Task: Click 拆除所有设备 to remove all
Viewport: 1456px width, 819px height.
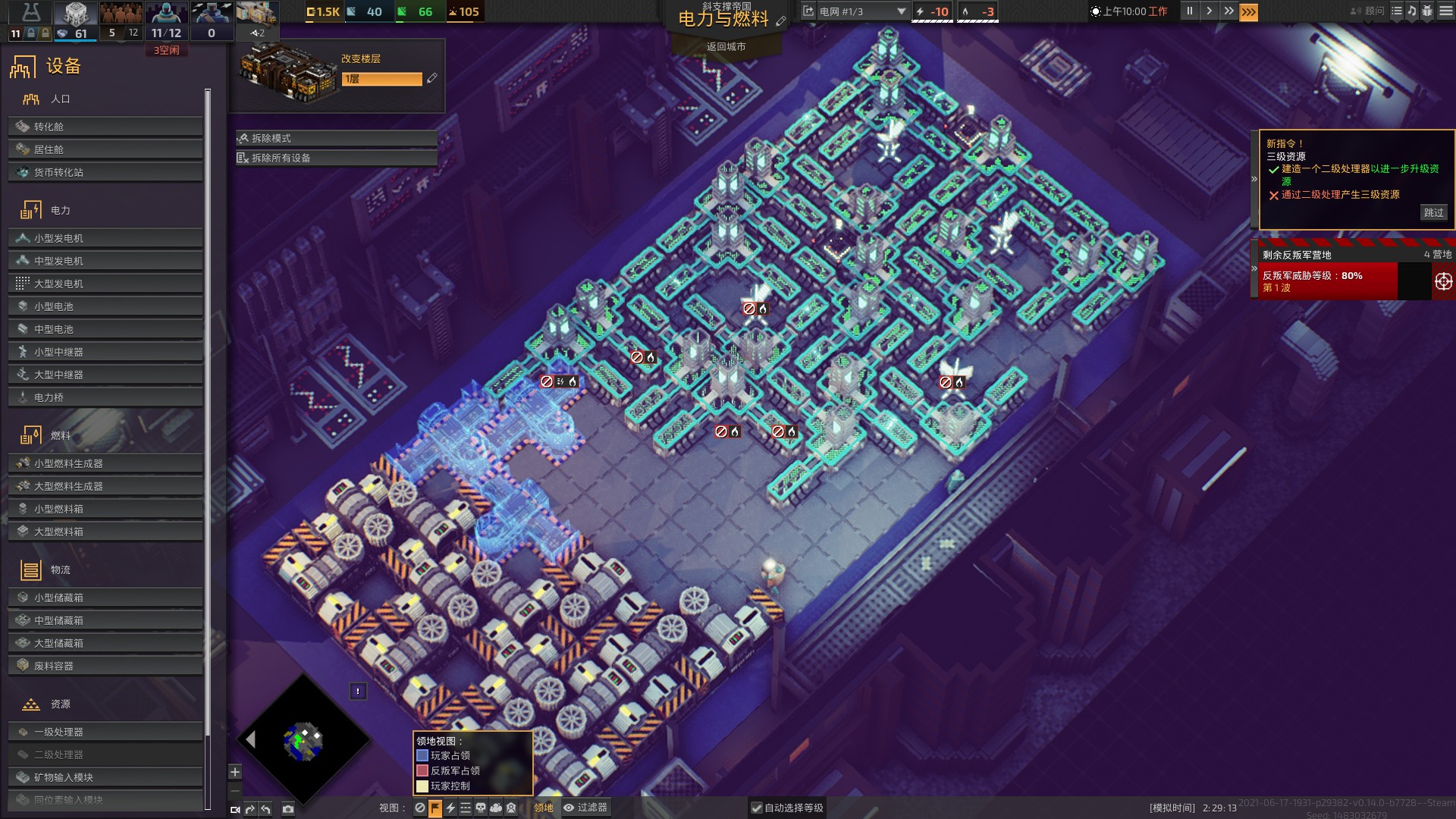Action: (x=336, y=158)
